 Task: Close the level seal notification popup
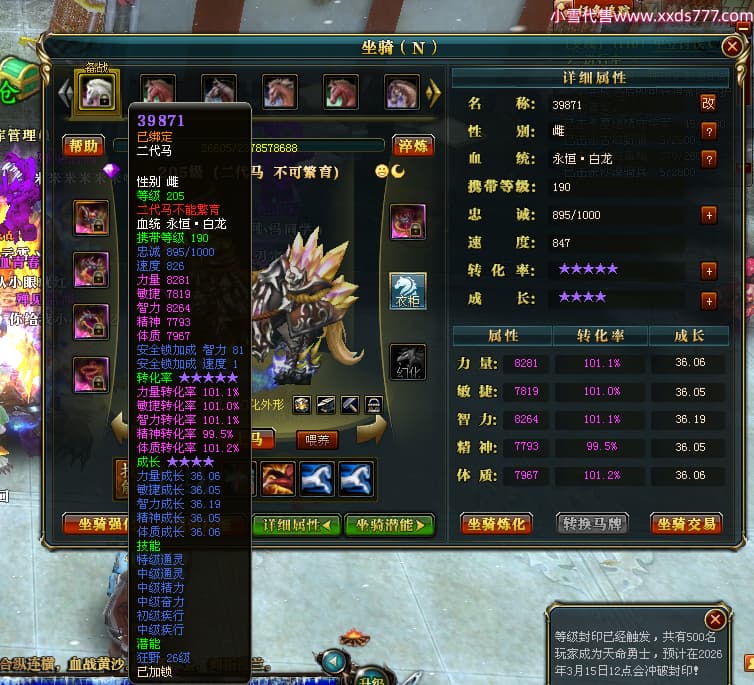tap(714, 619)
